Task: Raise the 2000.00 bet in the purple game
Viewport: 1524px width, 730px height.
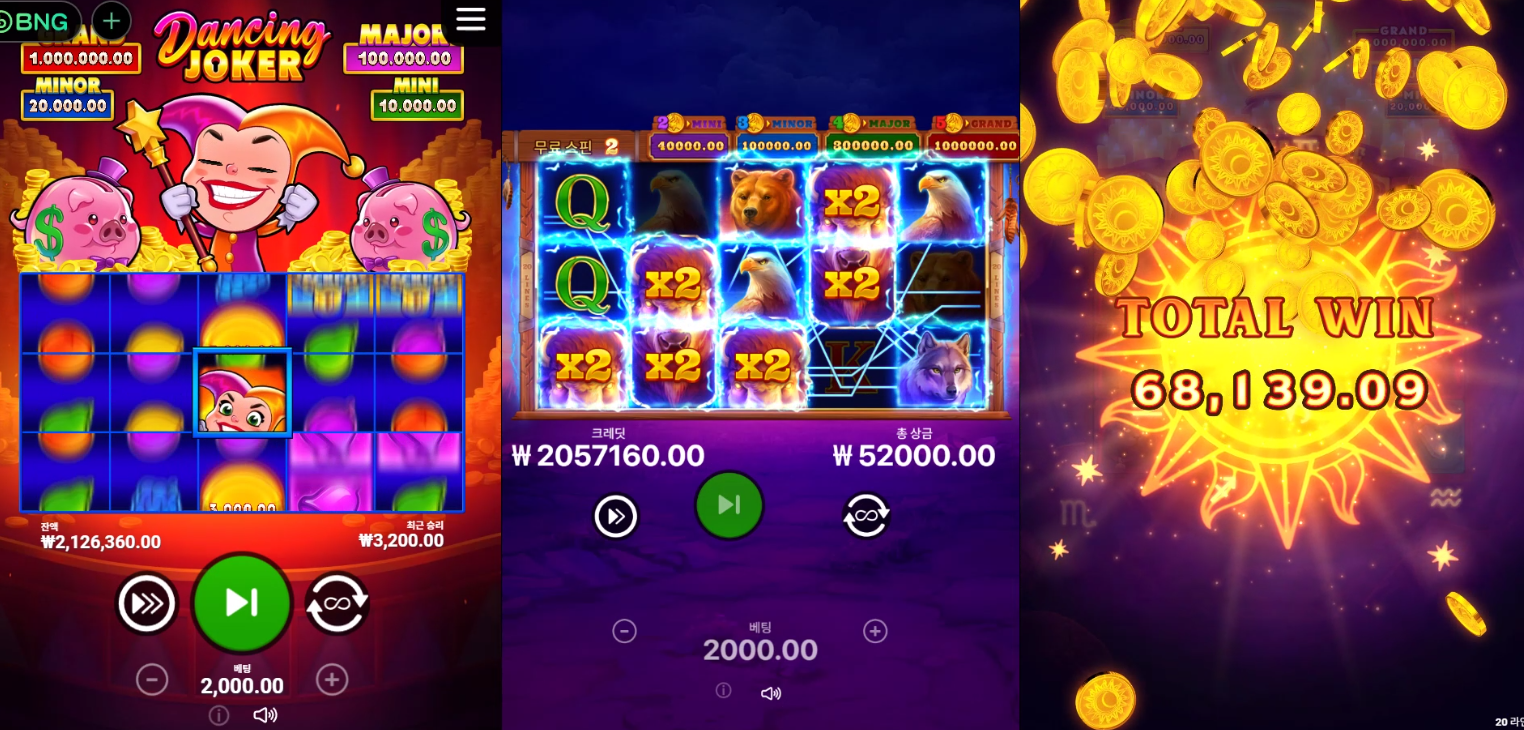Action: pyautogui.click(x=875, y=631)
